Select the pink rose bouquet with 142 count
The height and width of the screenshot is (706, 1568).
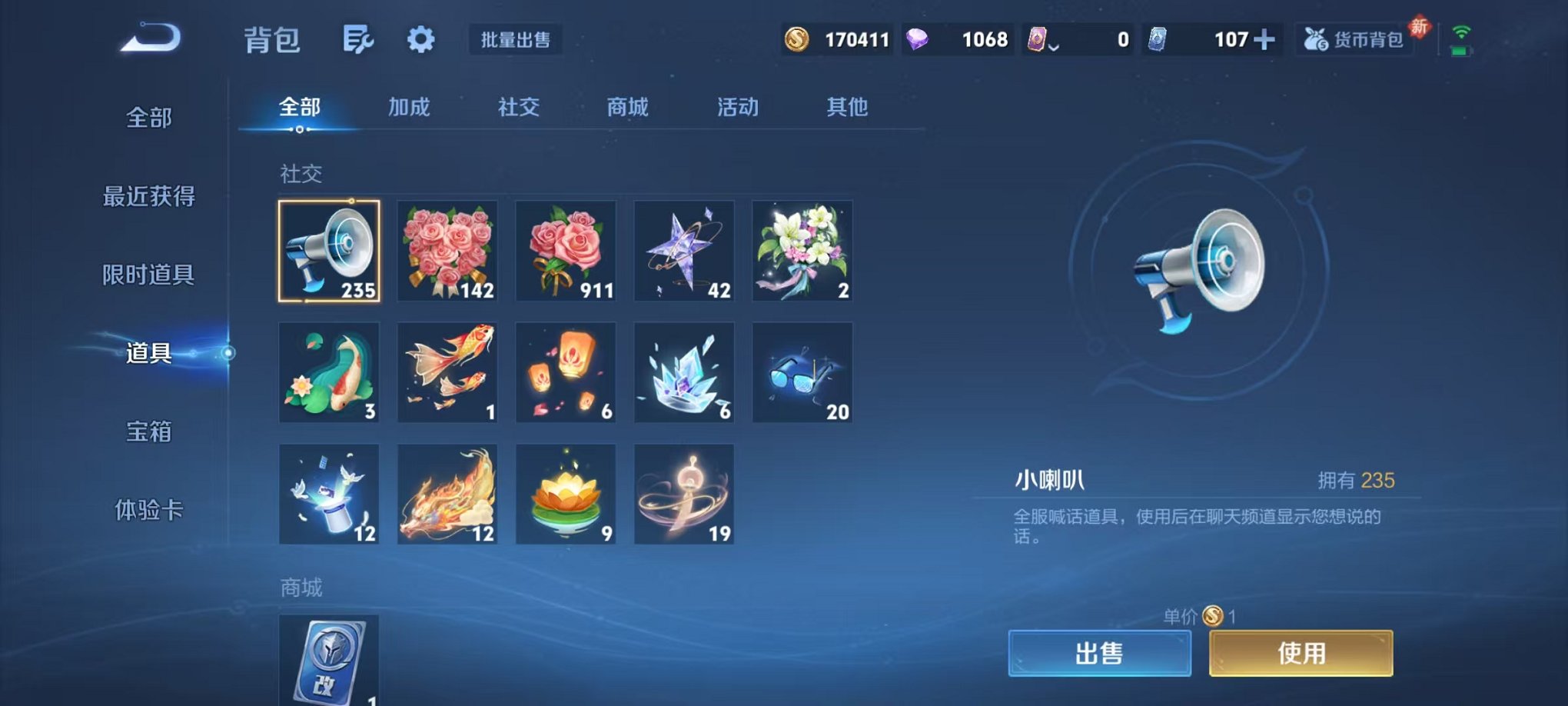447,250
